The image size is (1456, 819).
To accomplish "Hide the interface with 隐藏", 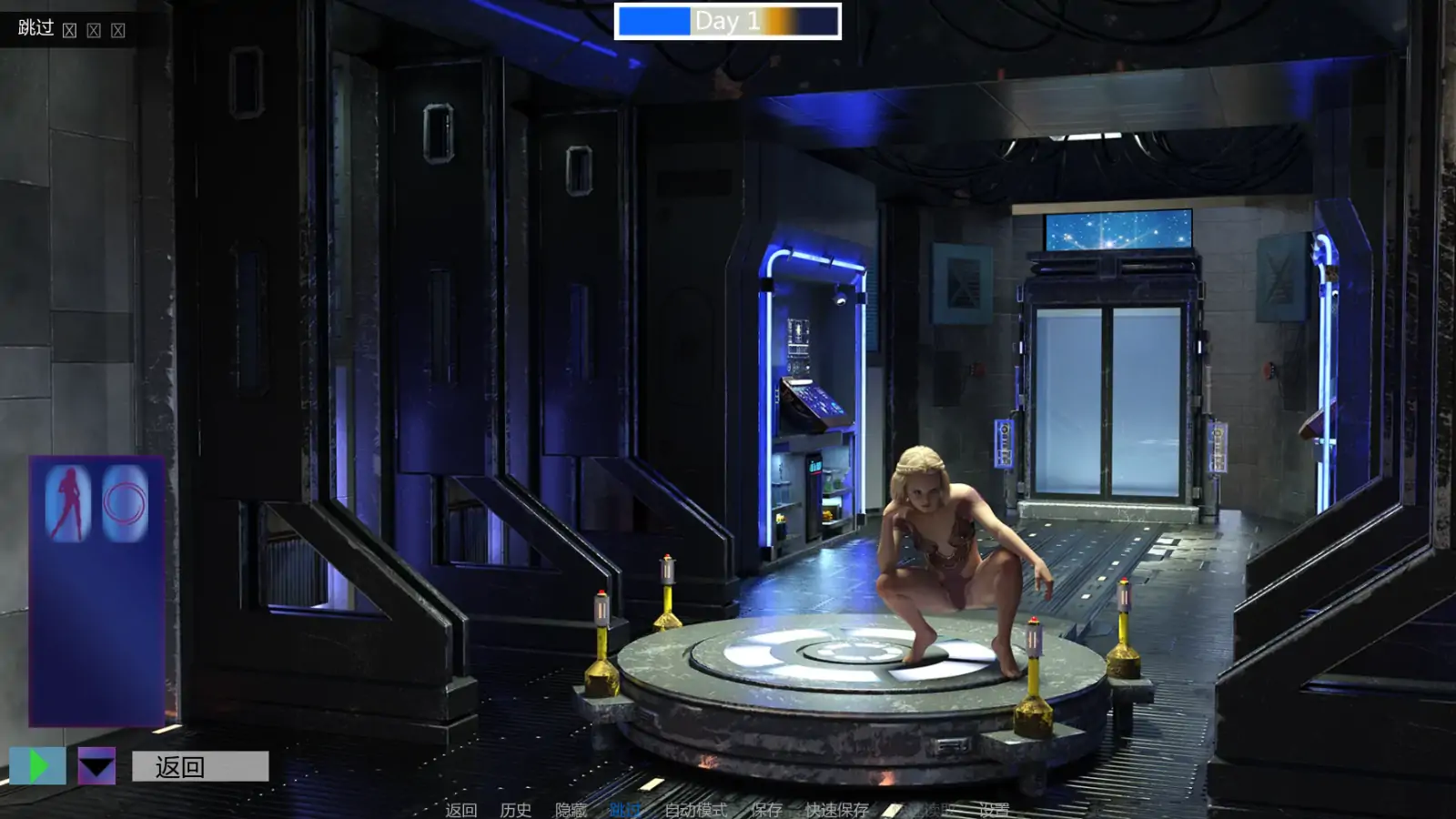I will tap(571, 809).
